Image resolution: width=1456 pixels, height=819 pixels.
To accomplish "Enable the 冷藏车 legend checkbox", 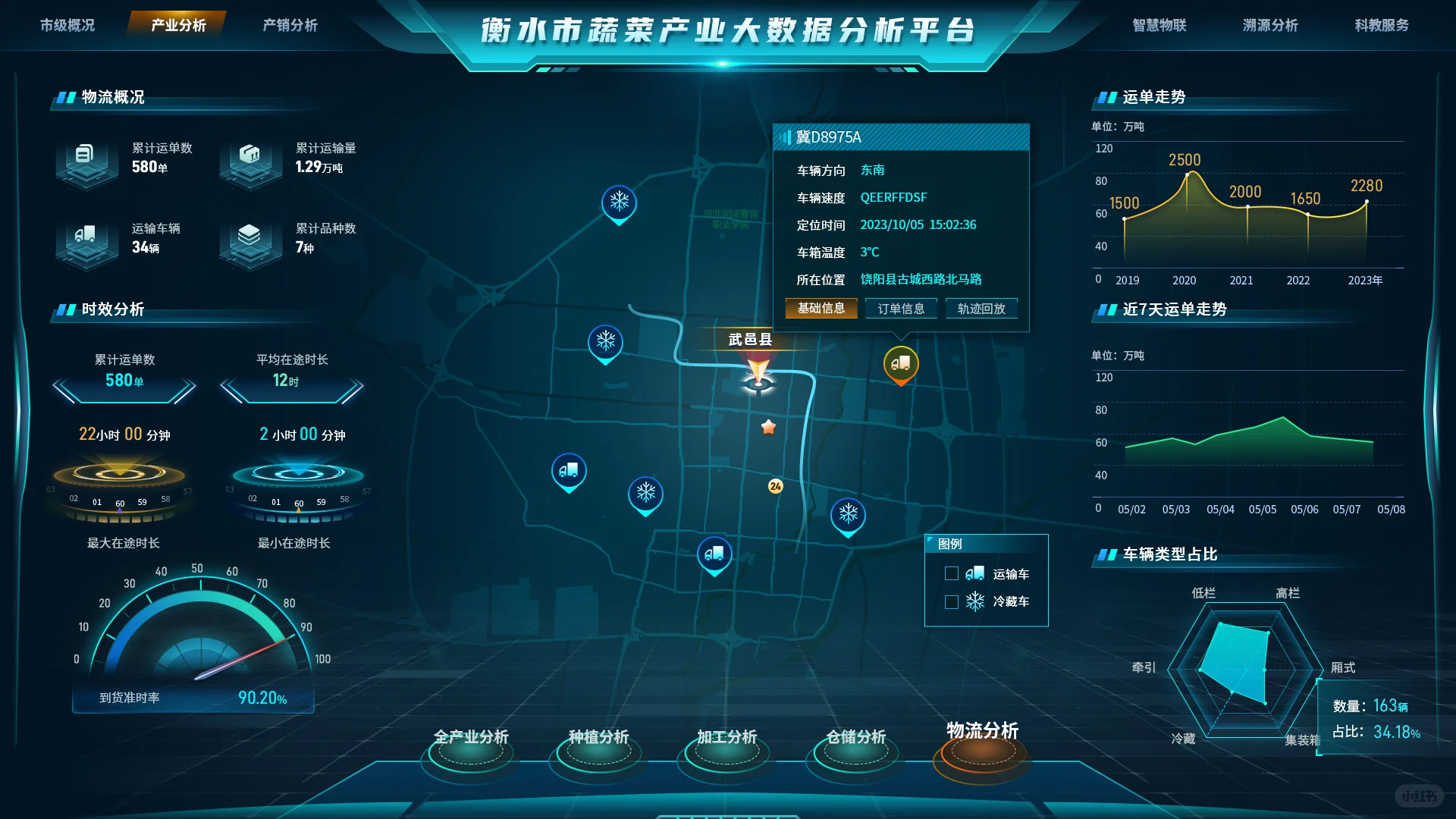I will coord(952,601).
